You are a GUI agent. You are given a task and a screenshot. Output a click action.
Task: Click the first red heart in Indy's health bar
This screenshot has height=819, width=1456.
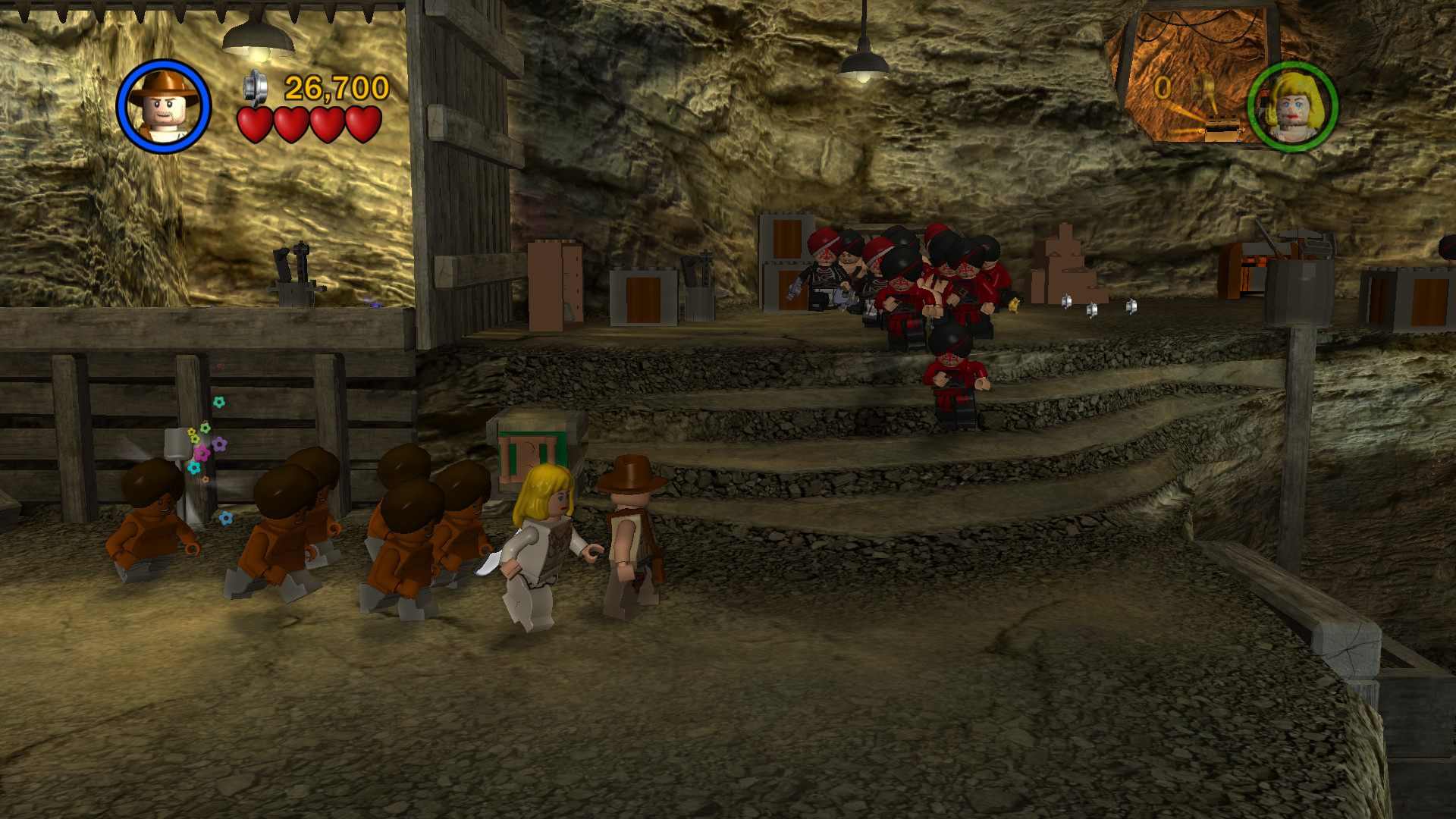(x=254, y=124)
